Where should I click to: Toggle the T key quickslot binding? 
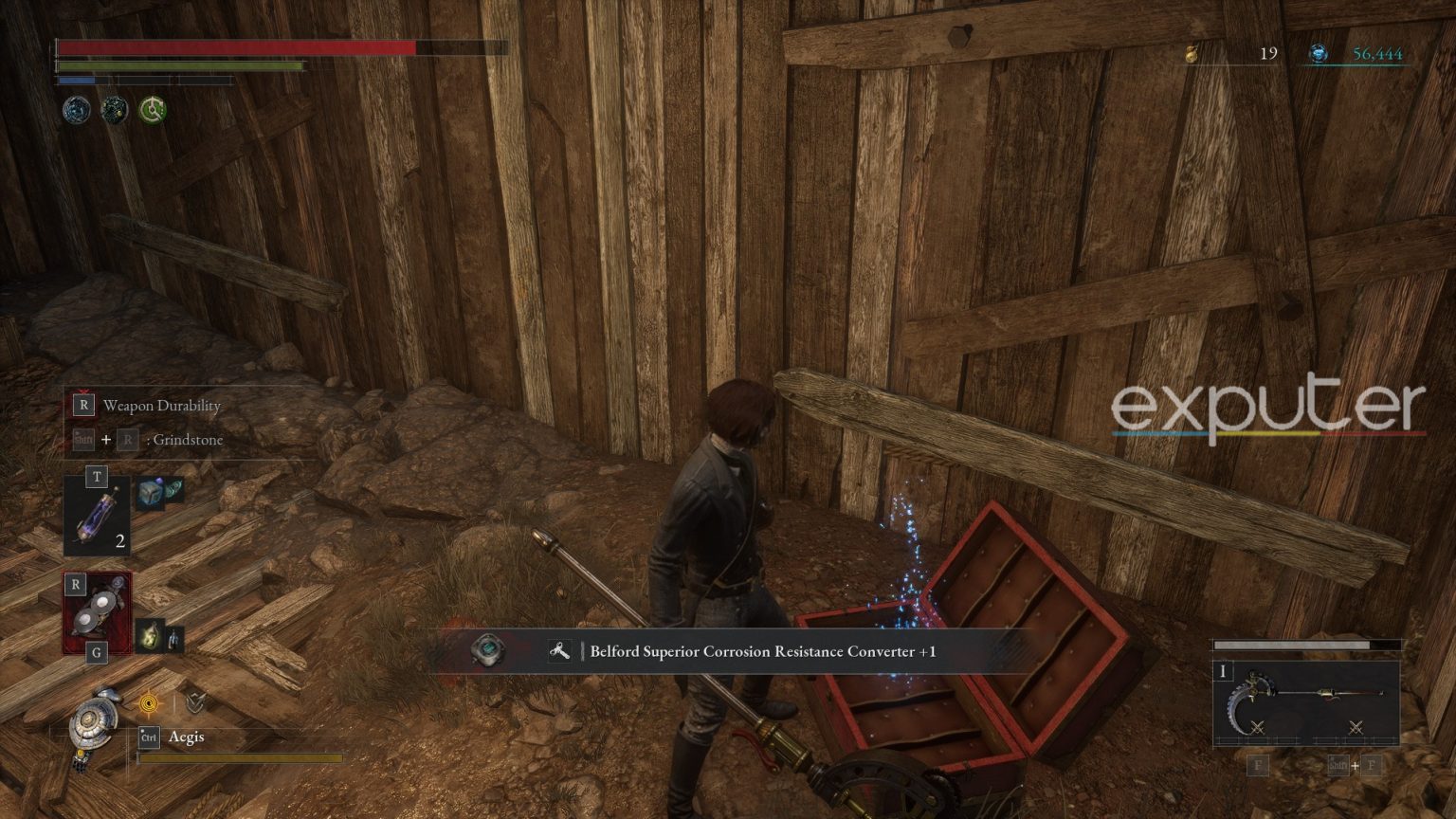[x=98, y=477]
